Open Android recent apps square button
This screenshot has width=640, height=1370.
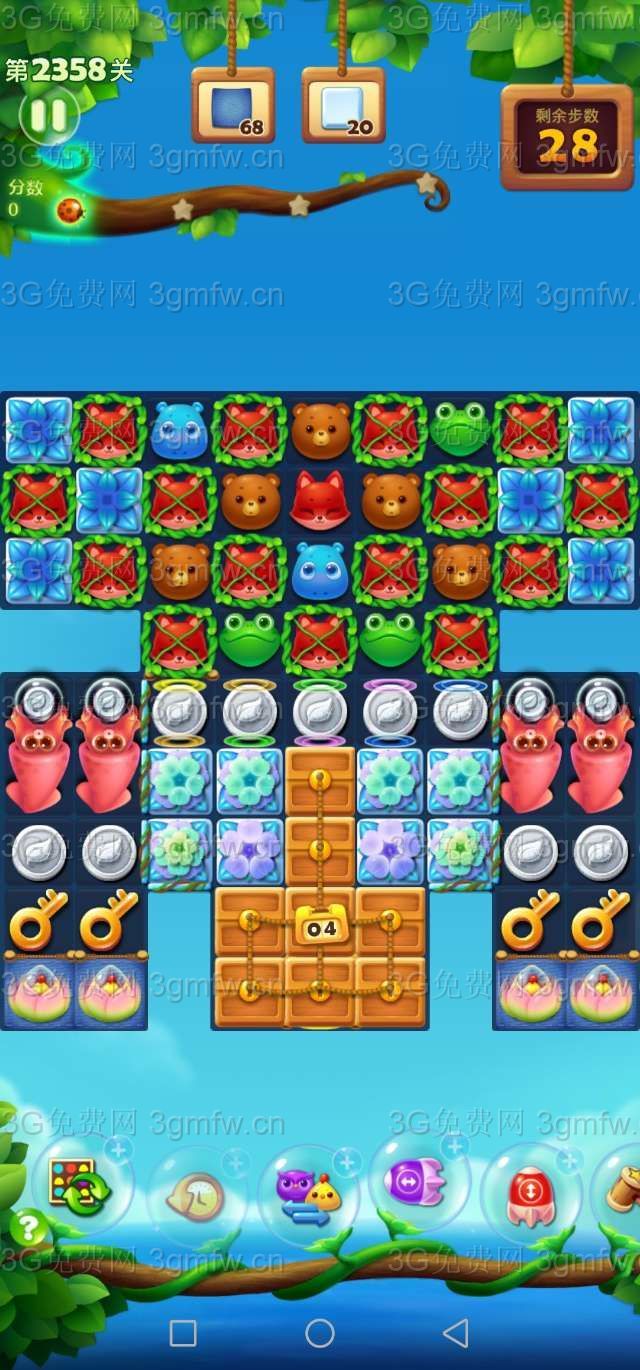click(183, 1332)
